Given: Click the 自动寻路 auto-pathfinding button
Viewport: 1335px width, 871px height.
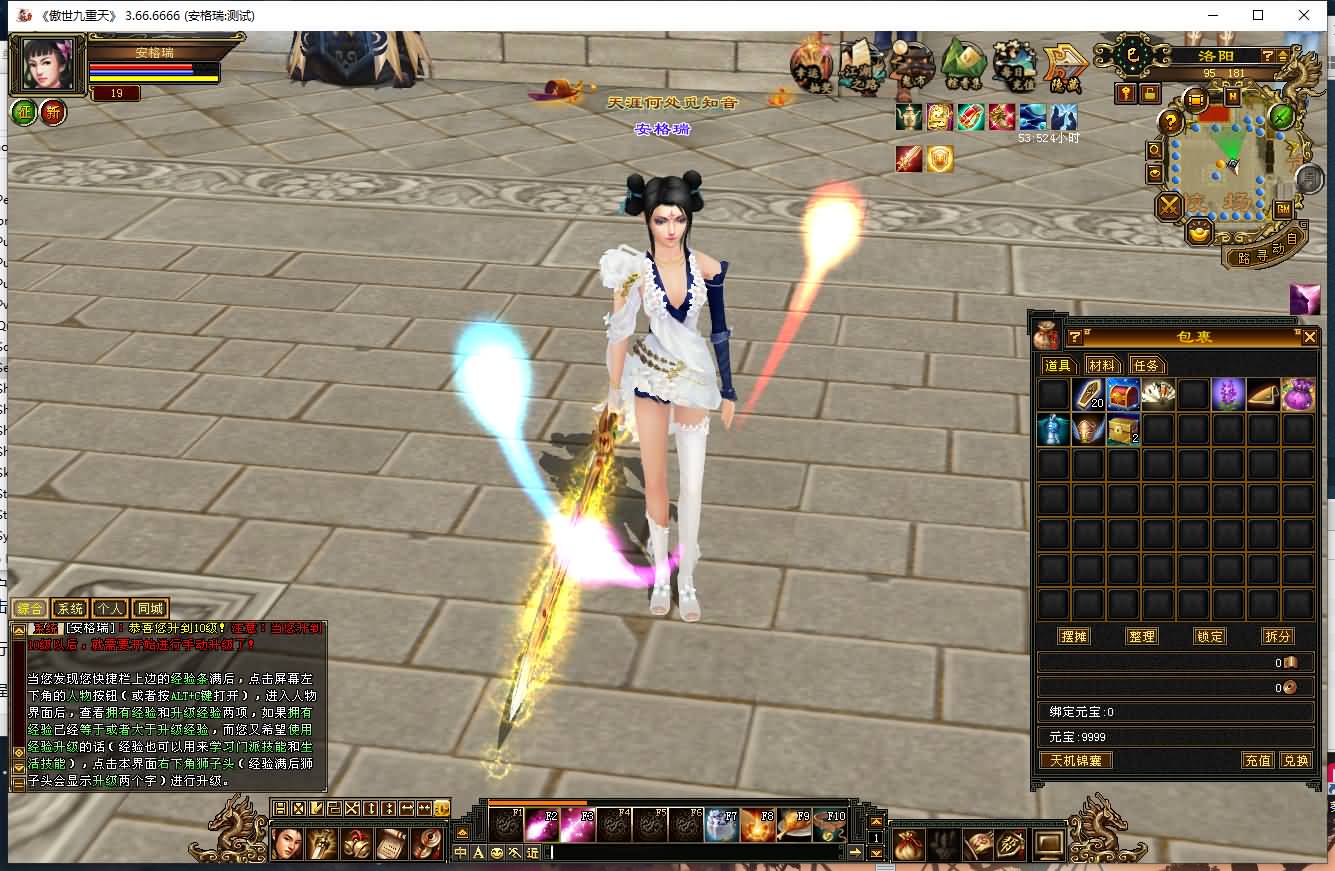Looking at the screenshot, I should tap(1264, 250).
